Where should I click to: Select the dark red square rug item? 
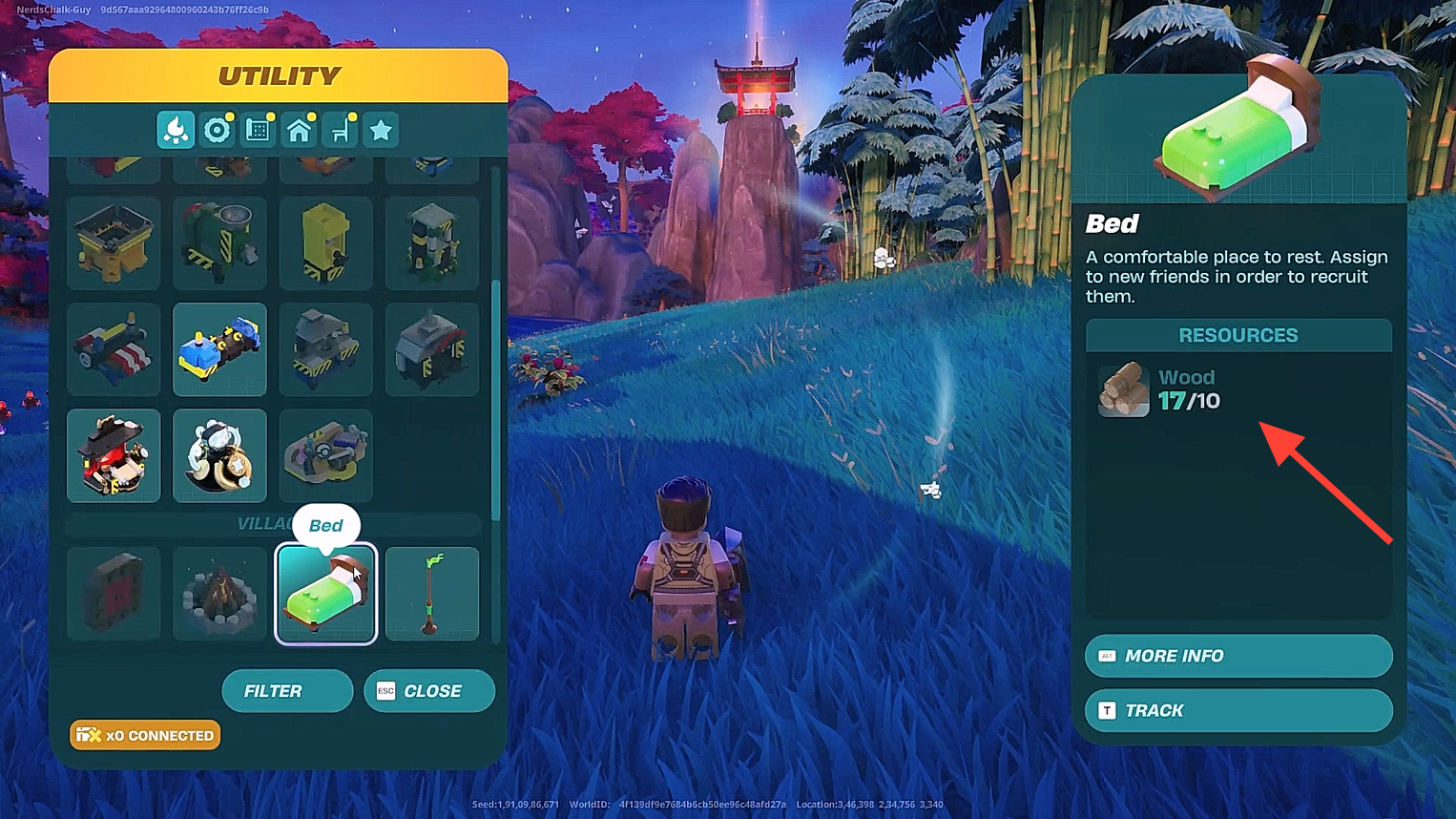pos(114,594)
